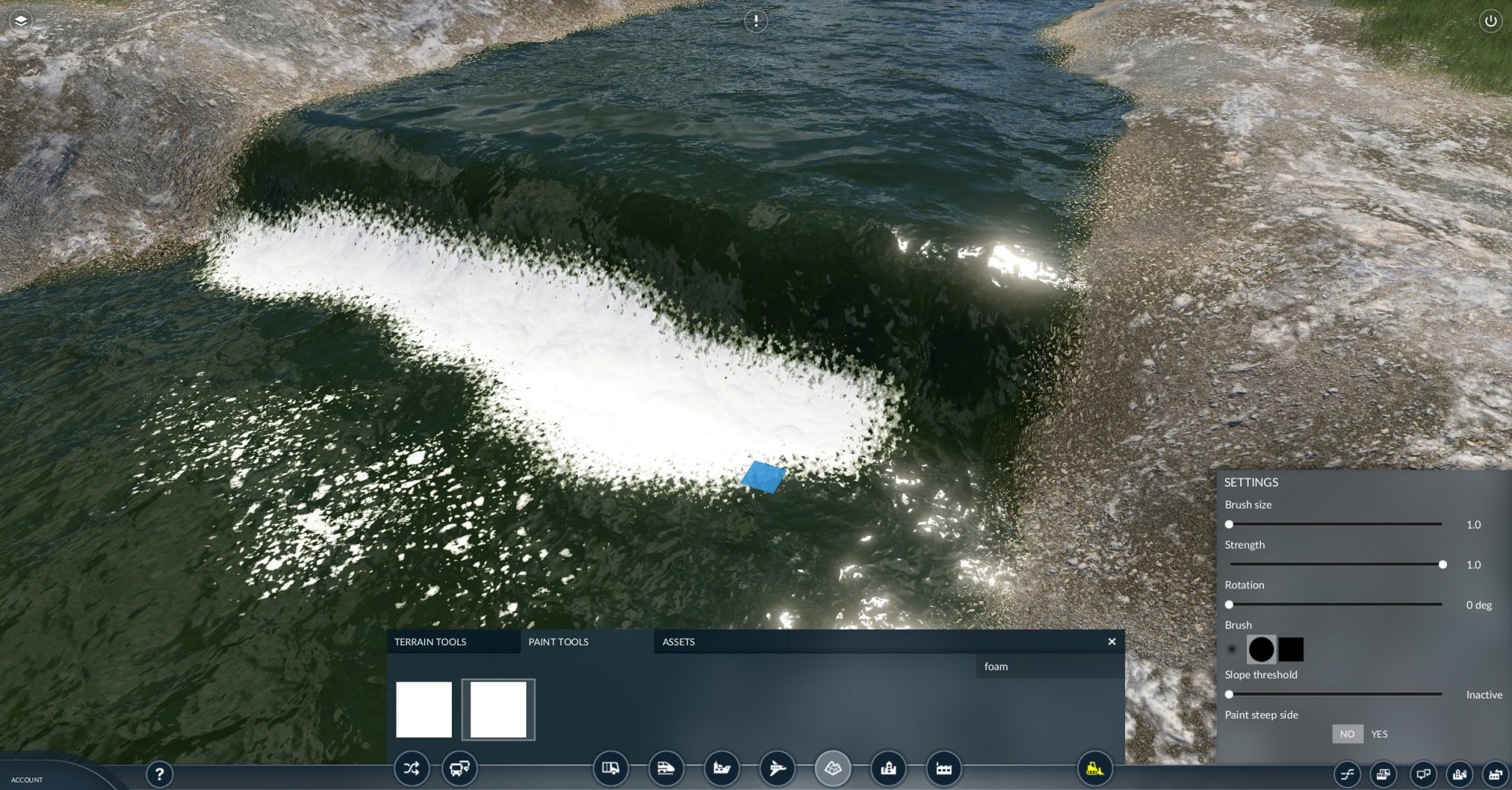Open the layers panel top left
This screenshot has width=1512, height=790.
20,20
